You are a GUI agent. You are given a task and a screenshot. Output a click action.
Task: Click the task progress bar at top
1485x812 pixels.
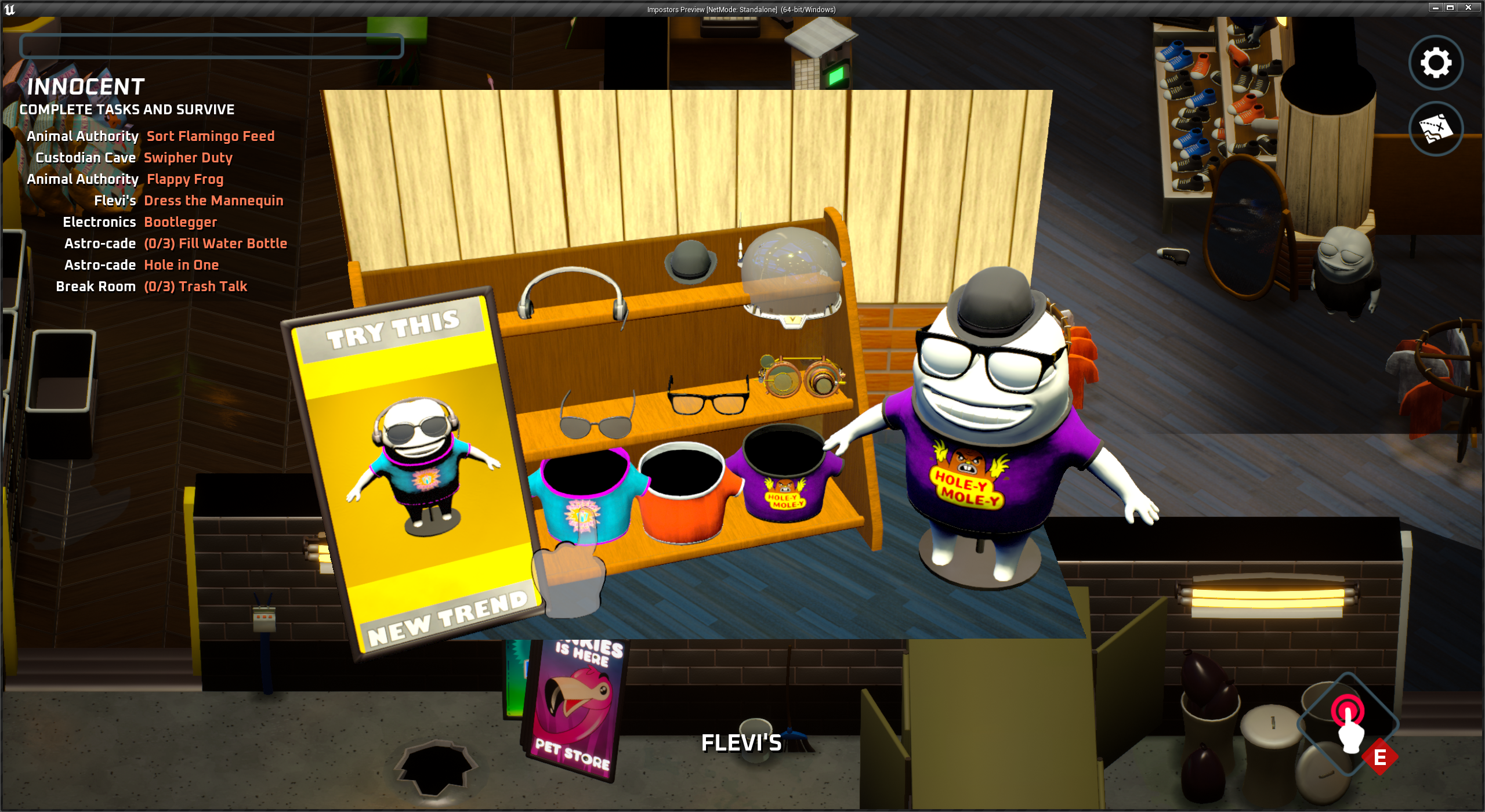212,46
